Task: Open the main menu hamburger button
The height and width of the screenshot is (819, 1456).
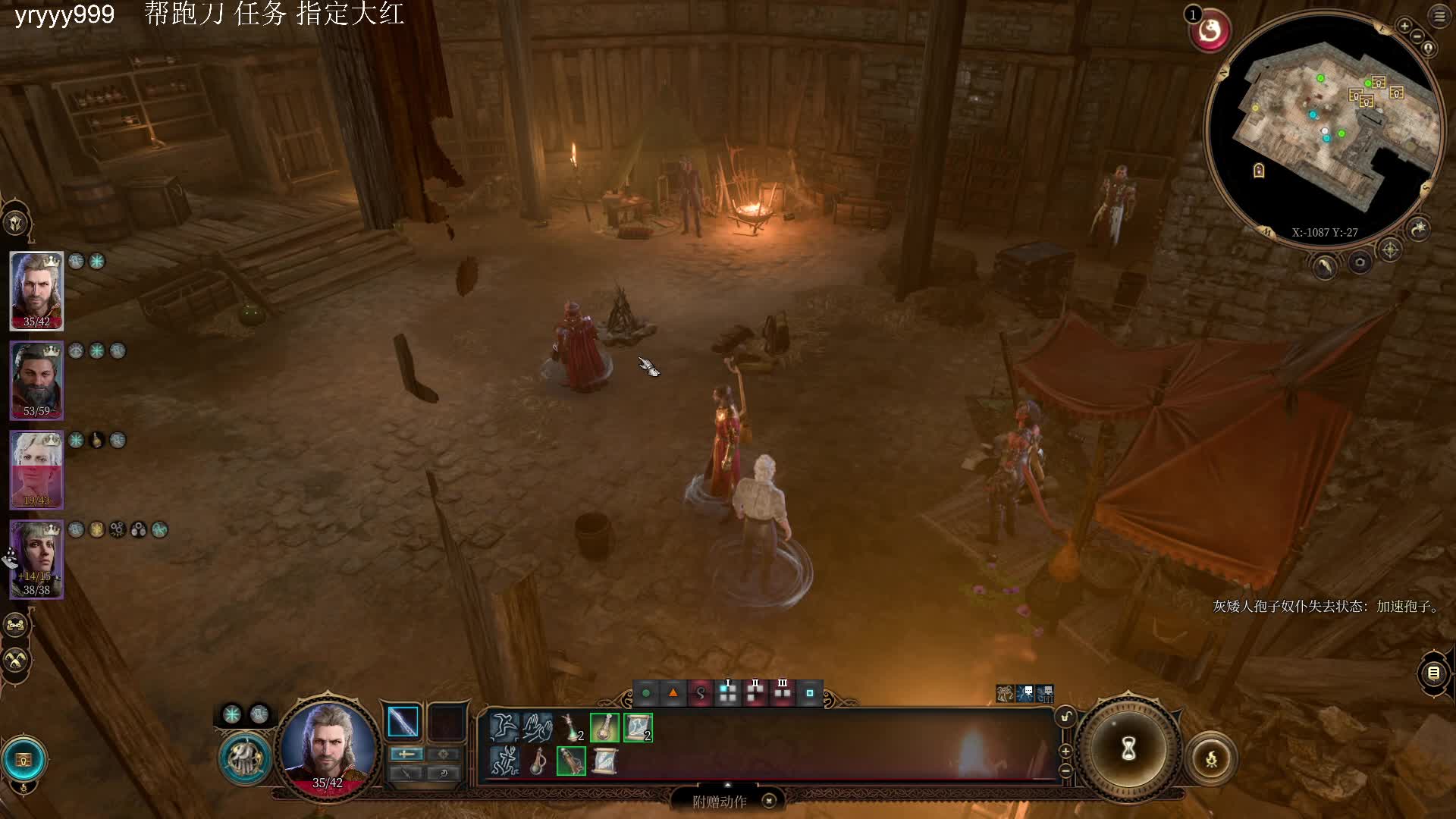Action: pos(1439,16)
